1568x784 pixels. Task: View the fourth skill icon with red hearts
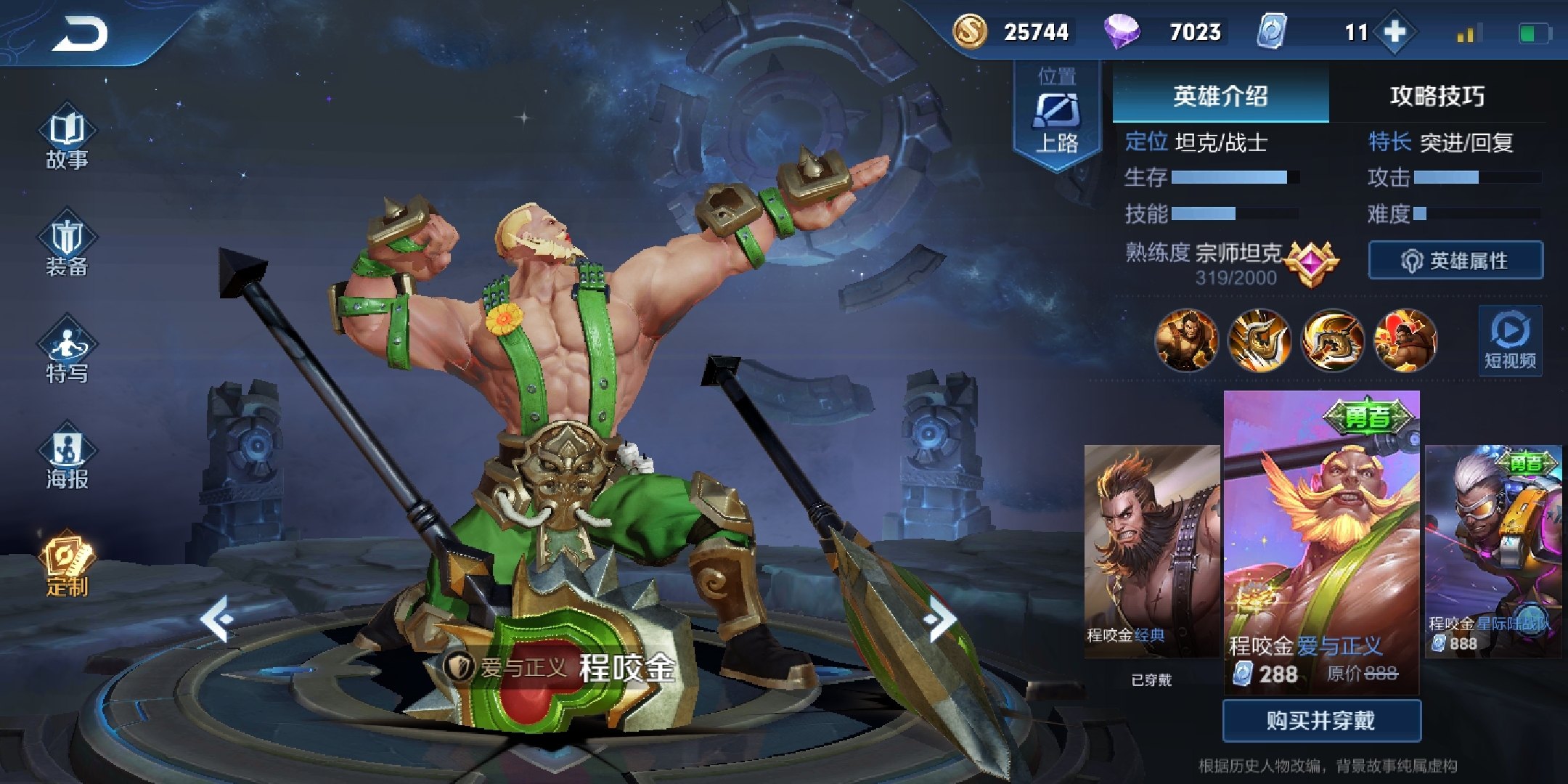1405,340
